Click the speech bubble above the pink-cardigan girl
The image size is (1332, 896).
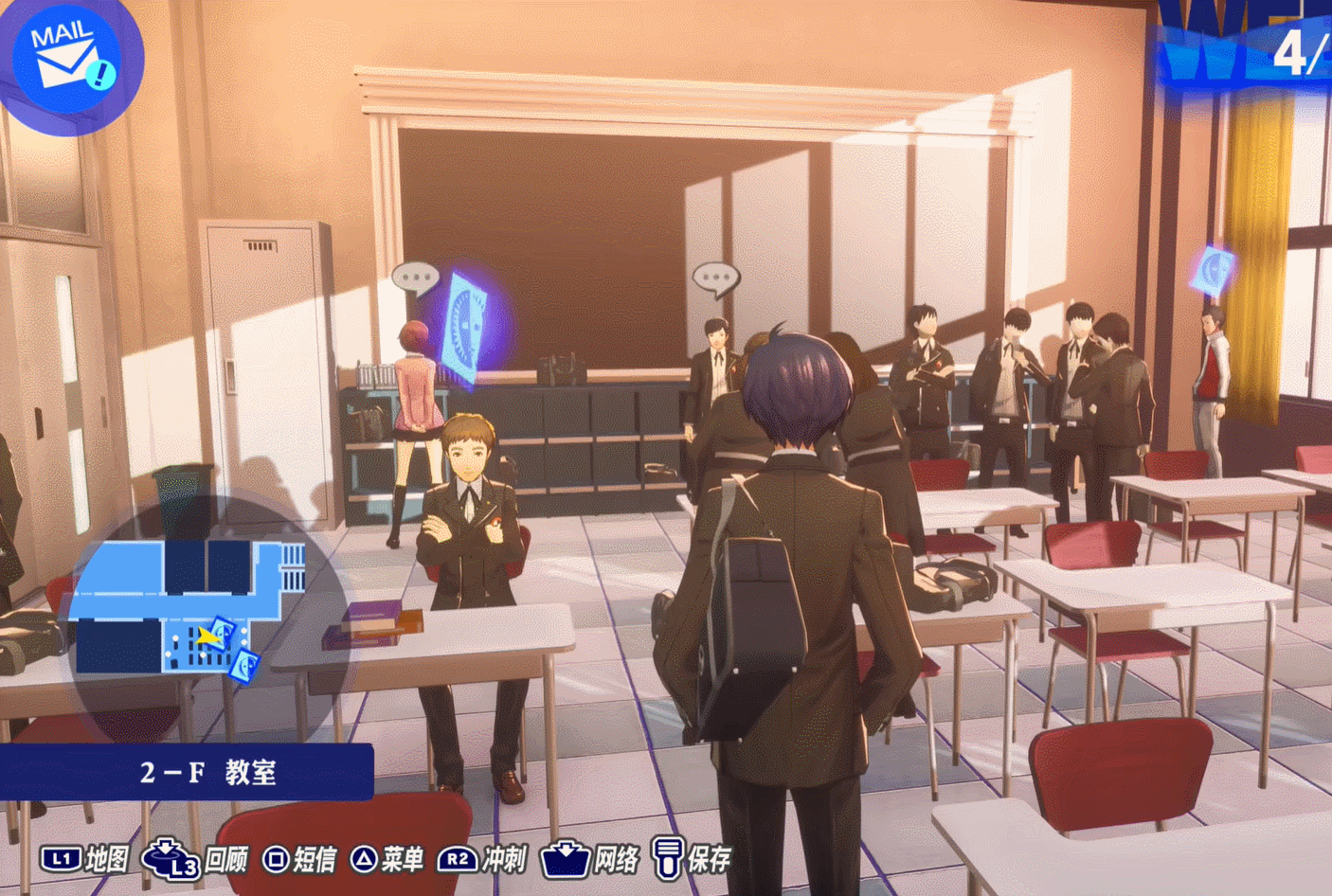[x=415, y=278]
